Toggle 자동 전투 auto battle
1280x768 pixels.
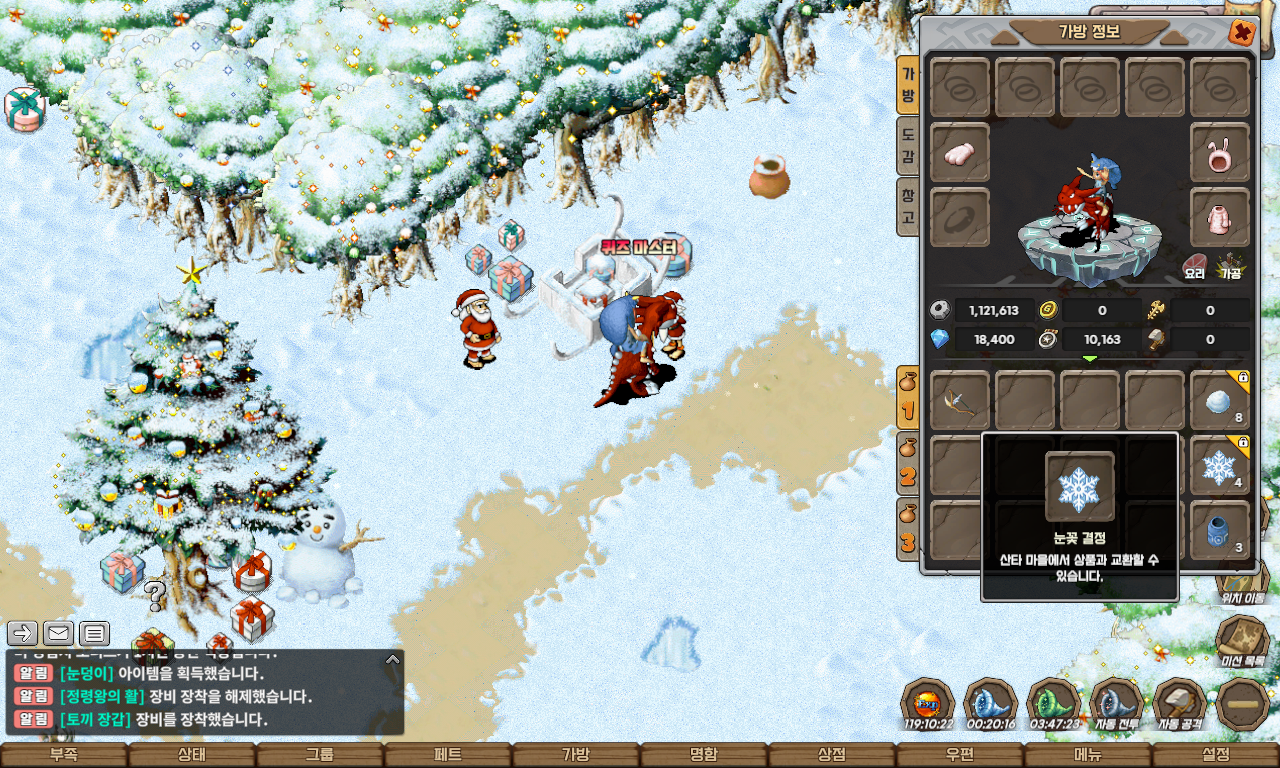1116,703
